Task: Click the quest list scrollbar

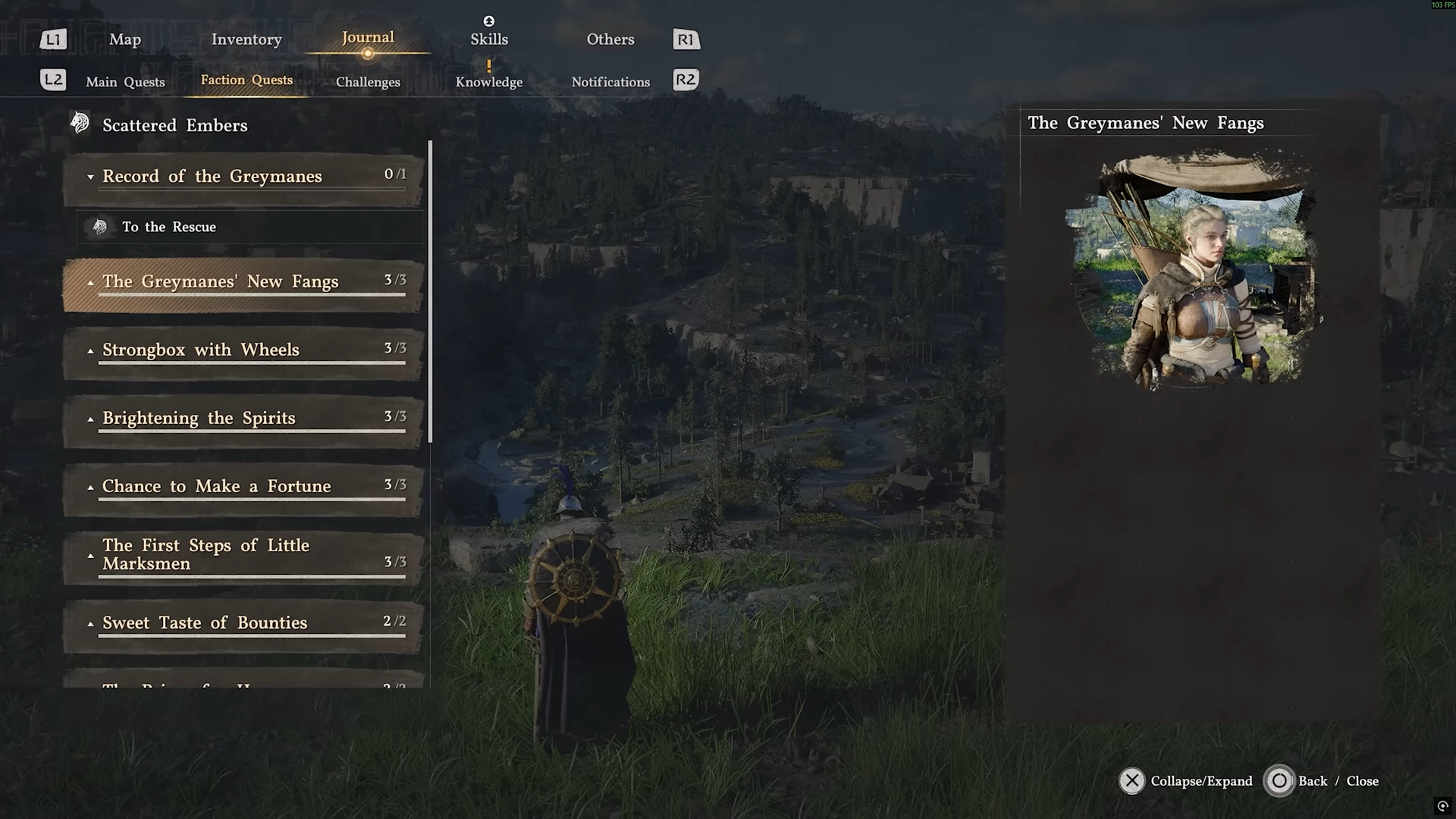Action: 430,292
